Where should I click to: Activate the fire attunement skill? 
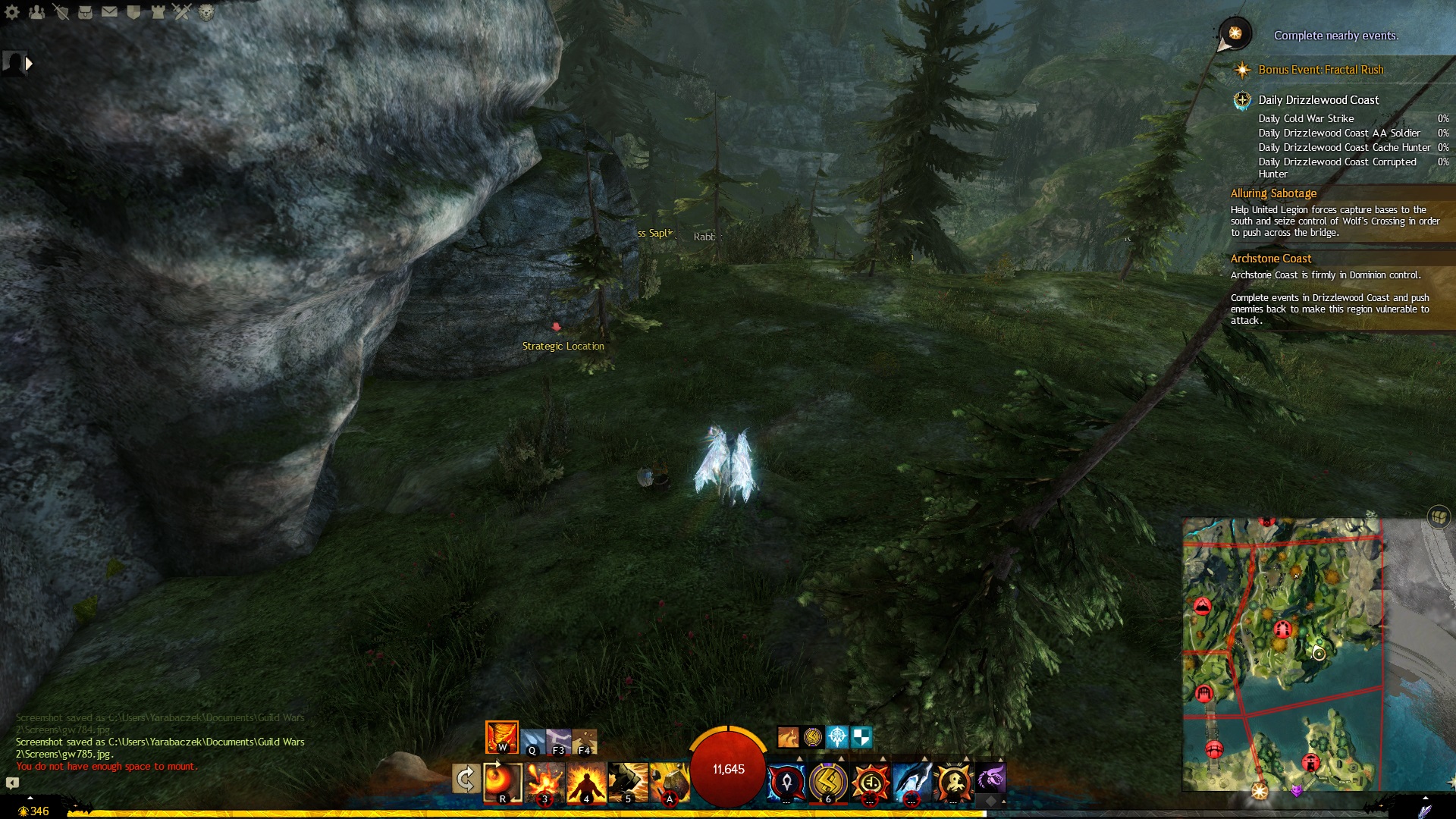pos(501,737)
